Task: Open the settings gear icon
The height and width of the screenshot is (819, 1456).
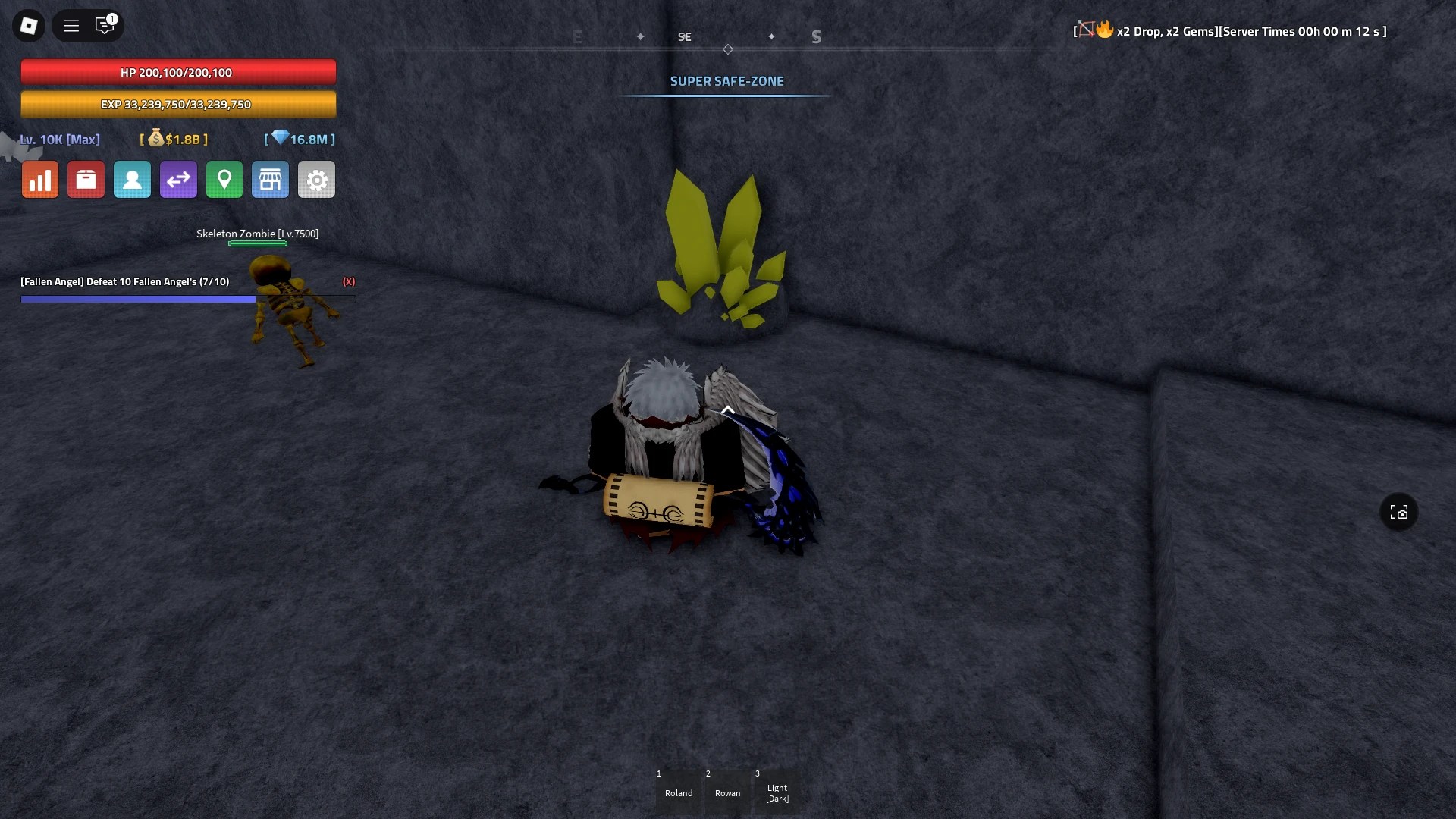Action: click(x=316, y=179)
